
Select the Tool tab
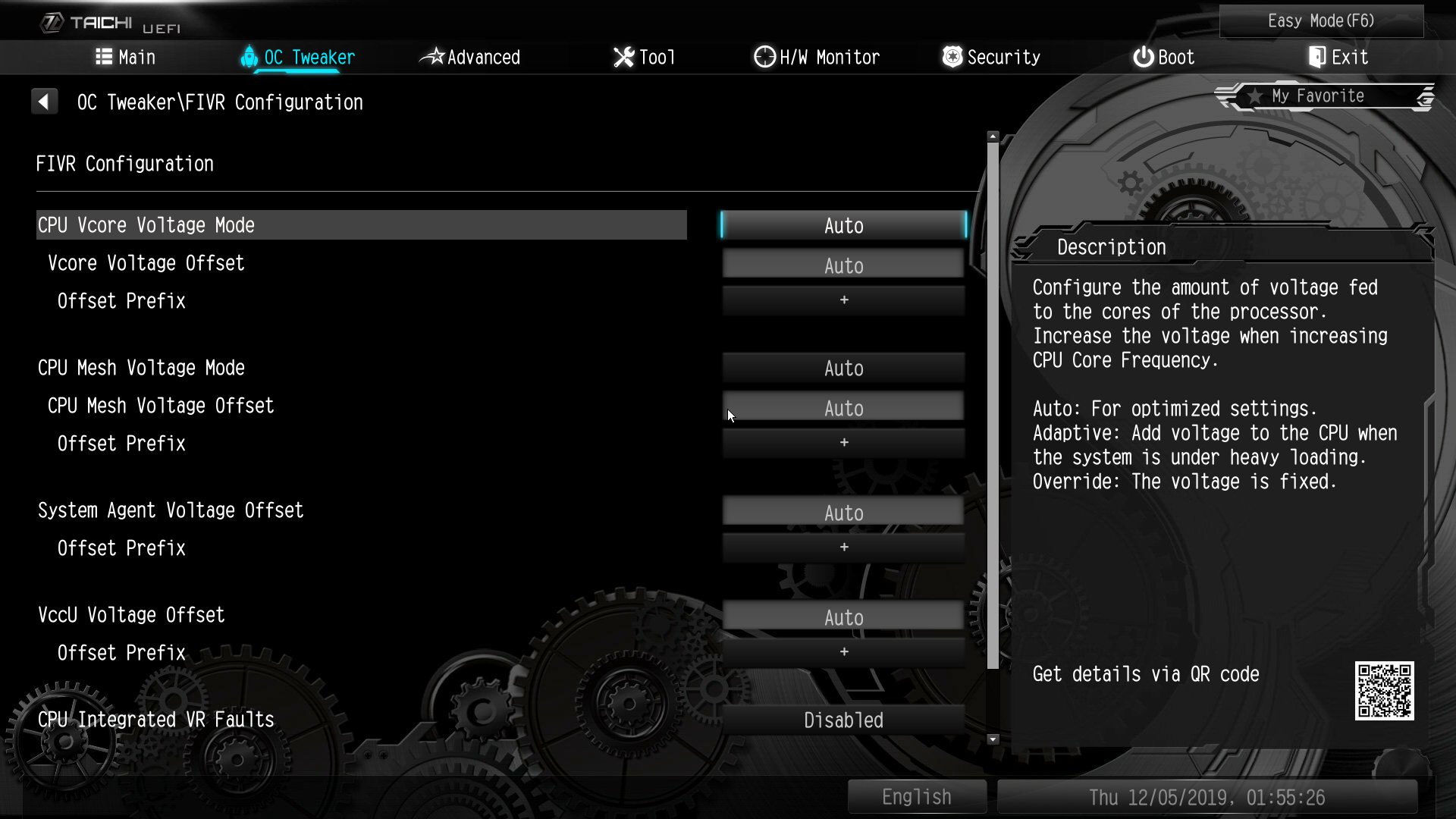coord(644,58)
